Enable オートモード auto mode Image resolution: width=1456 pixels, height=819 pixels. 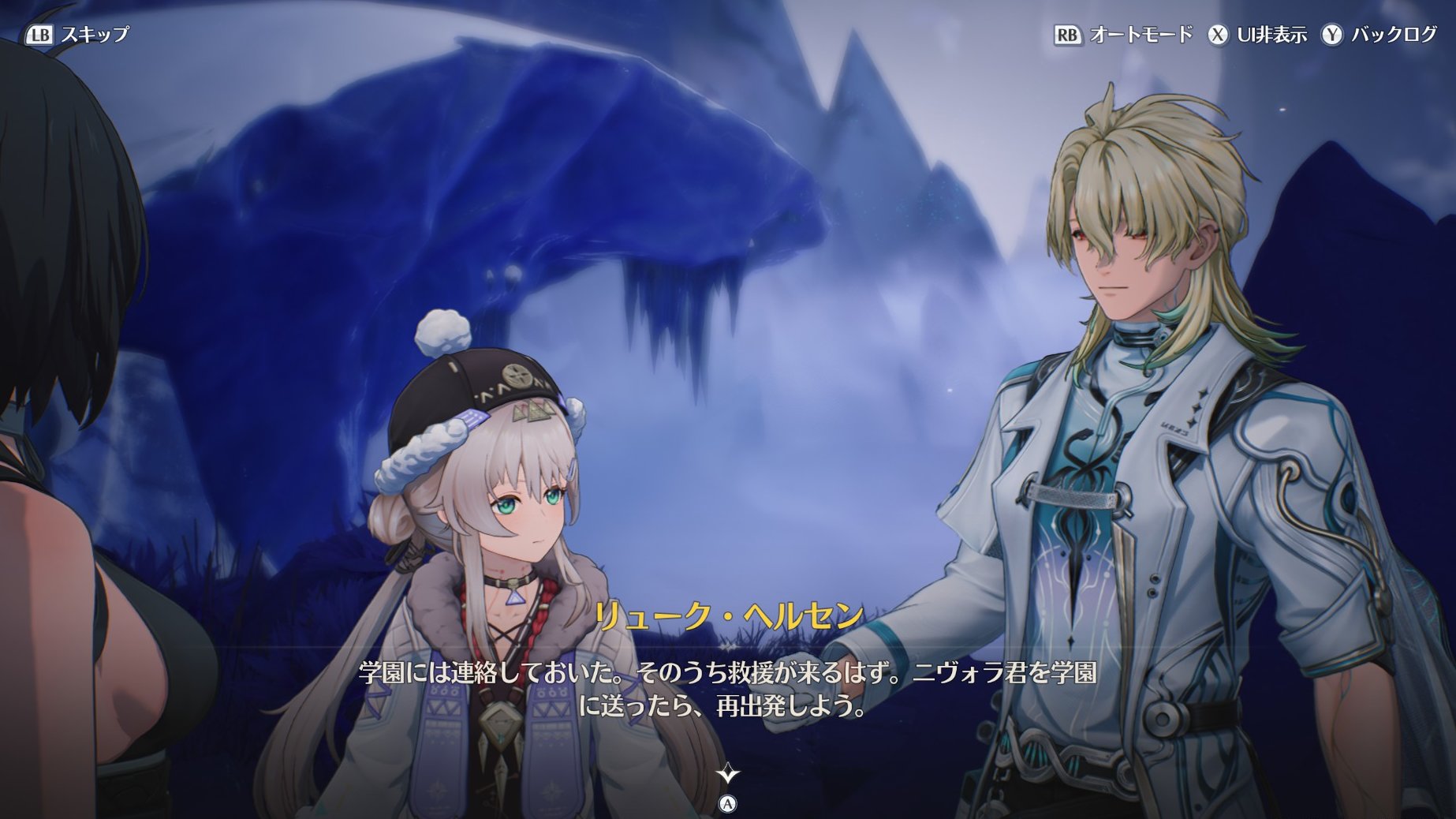pyautogui.click(x=1123, y=35)
